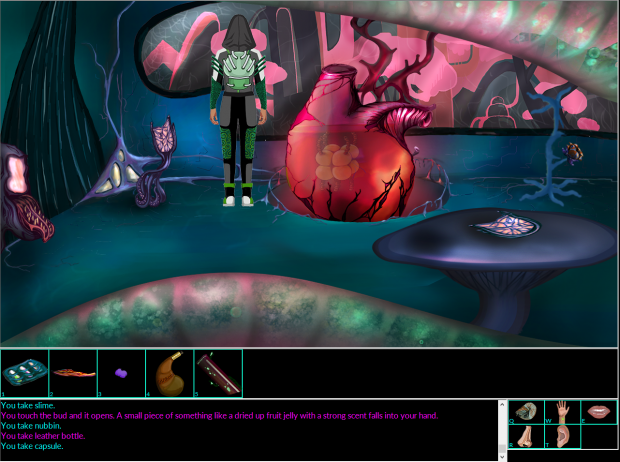Select the capsule tray inventory item
Screen dimensions: 620x462
tap(24, 372)
